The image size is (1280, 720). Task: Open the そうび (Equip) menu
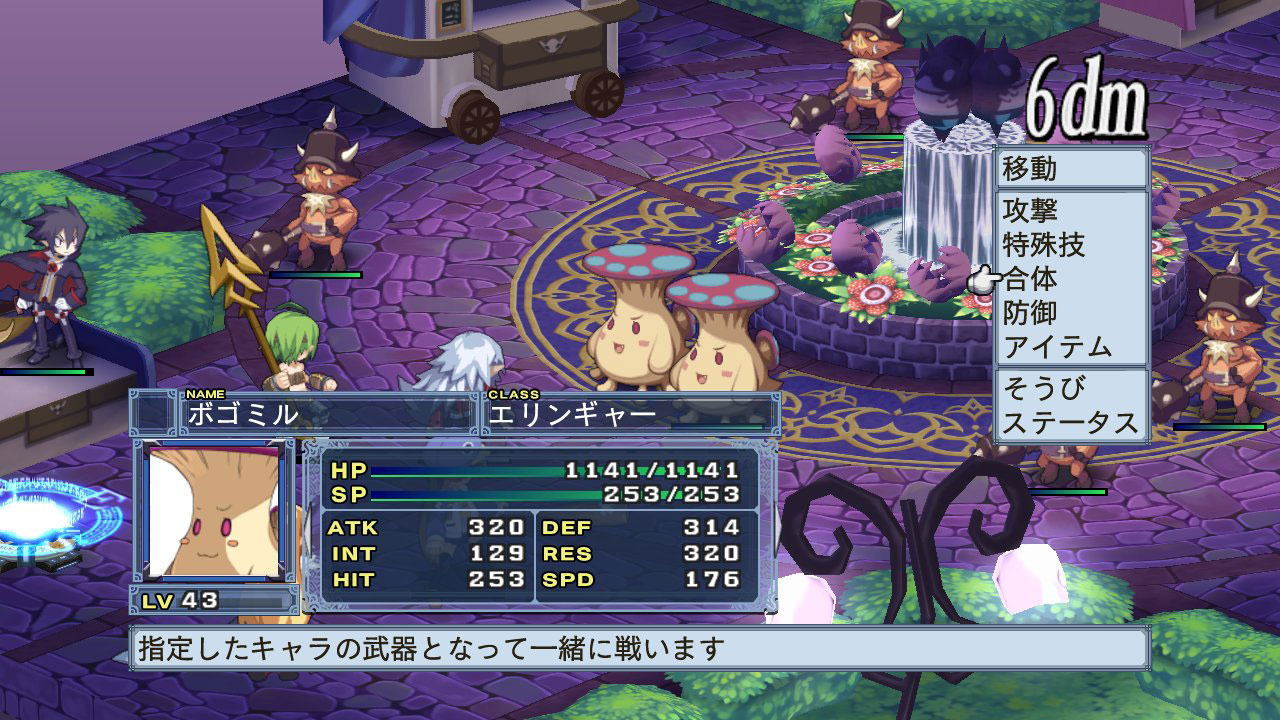pyautogui.click(x=1043, y=388)
